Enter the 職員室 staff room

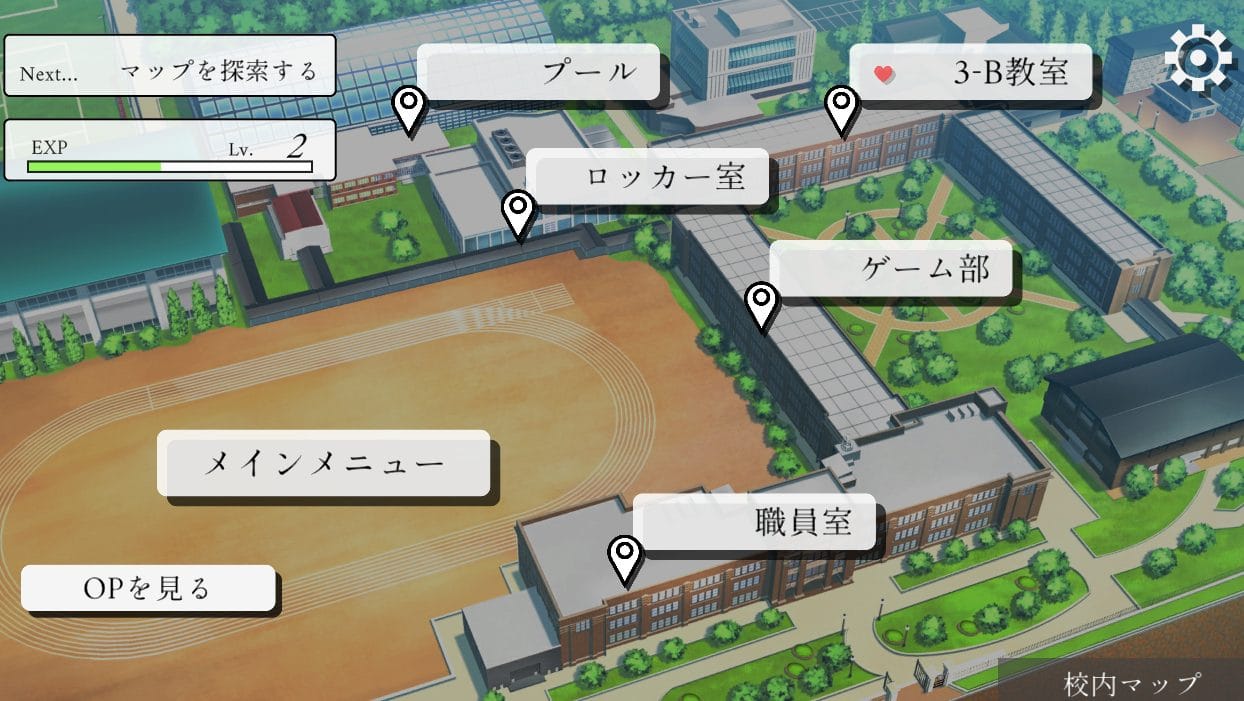point(755,521)
